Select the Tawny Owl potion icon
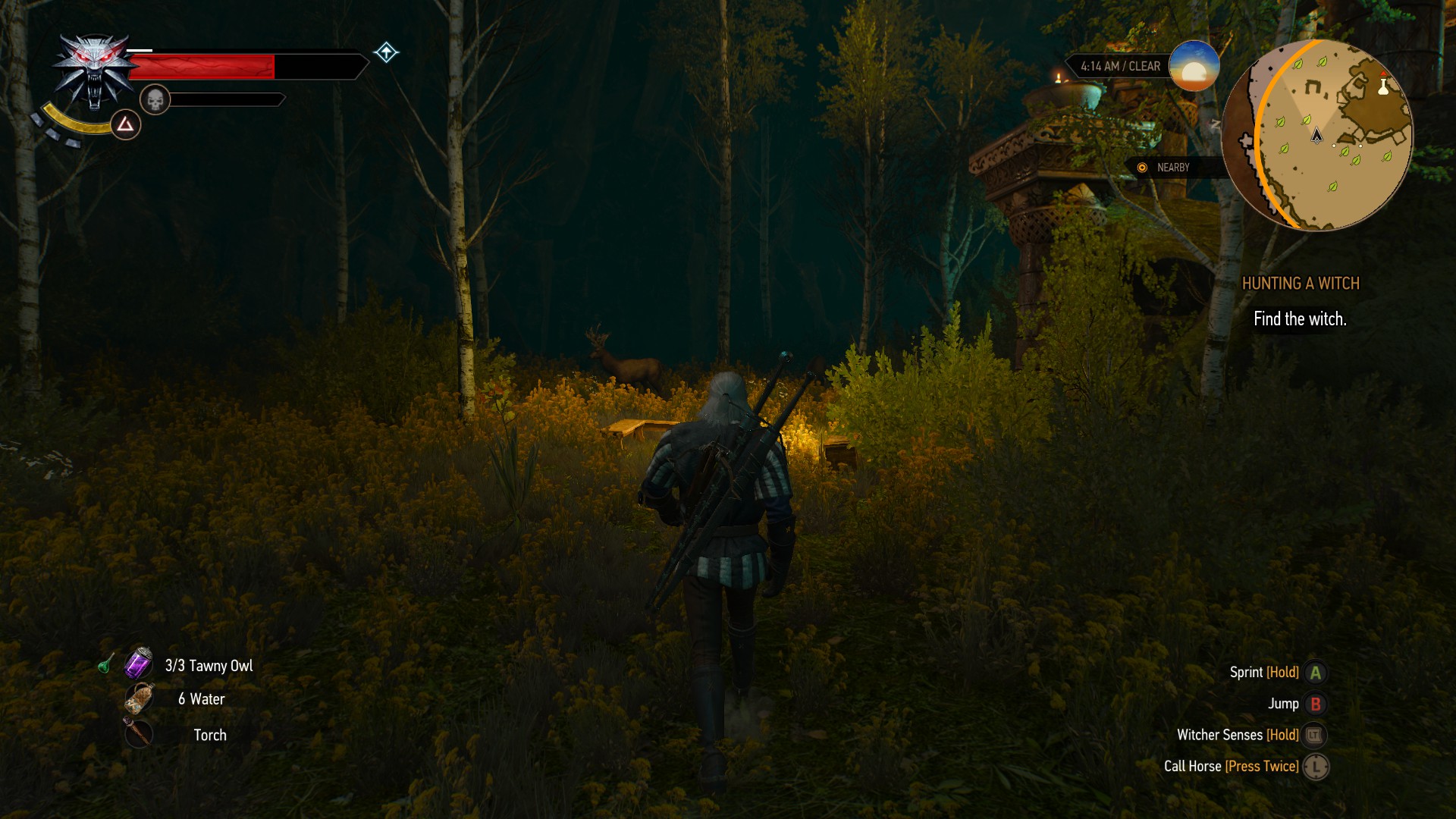 (140, 665)
